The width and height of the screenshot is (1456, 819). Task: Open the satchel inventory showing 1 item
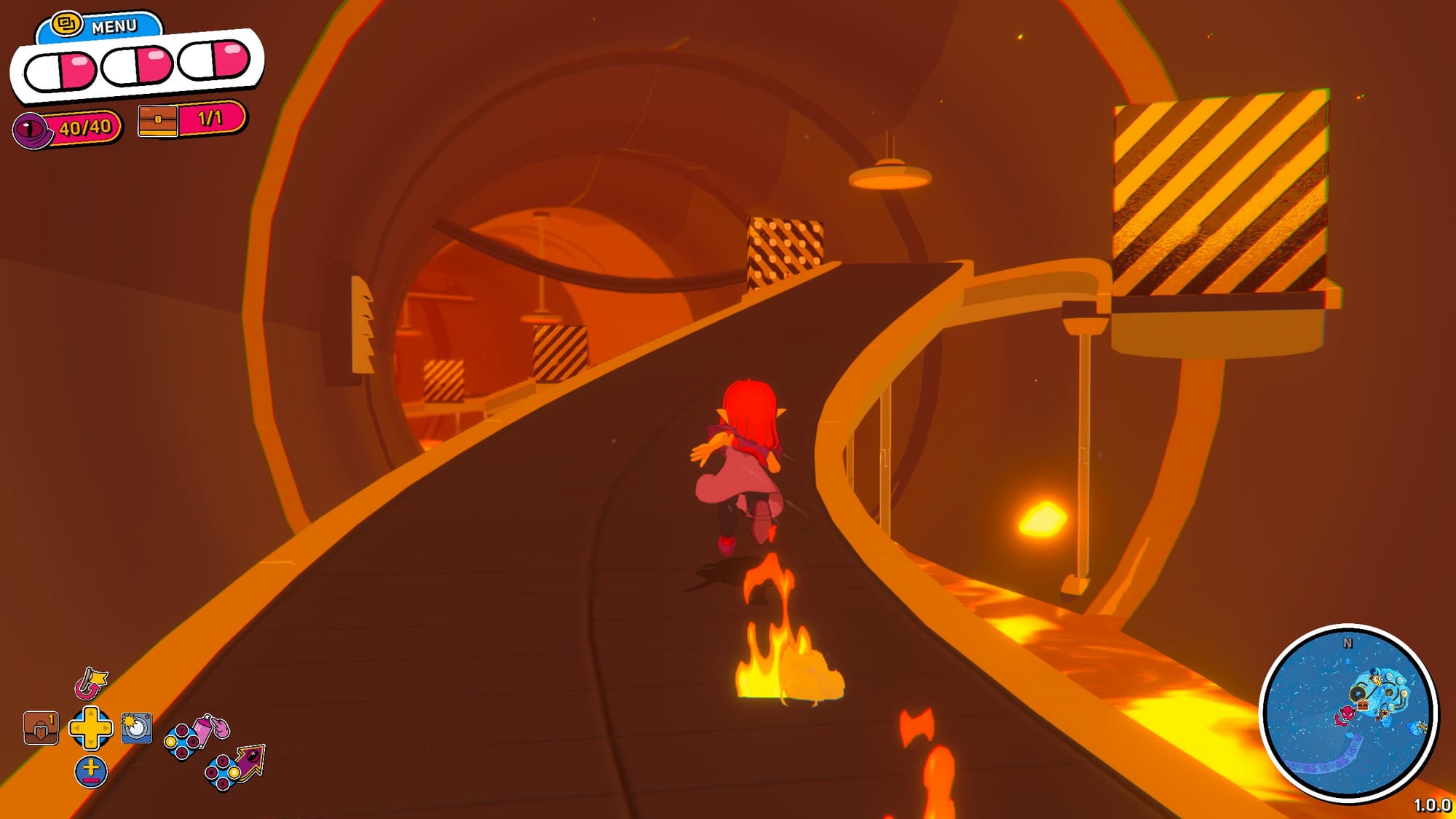41,728
